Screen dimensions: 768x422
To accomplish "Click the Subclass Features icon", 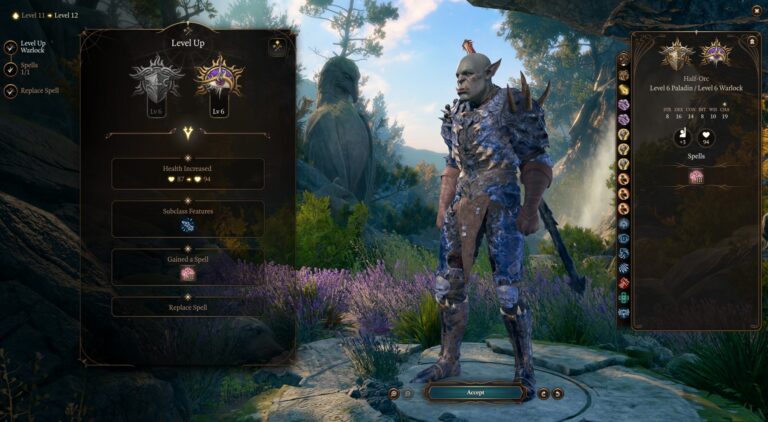I will pos(187,227).
